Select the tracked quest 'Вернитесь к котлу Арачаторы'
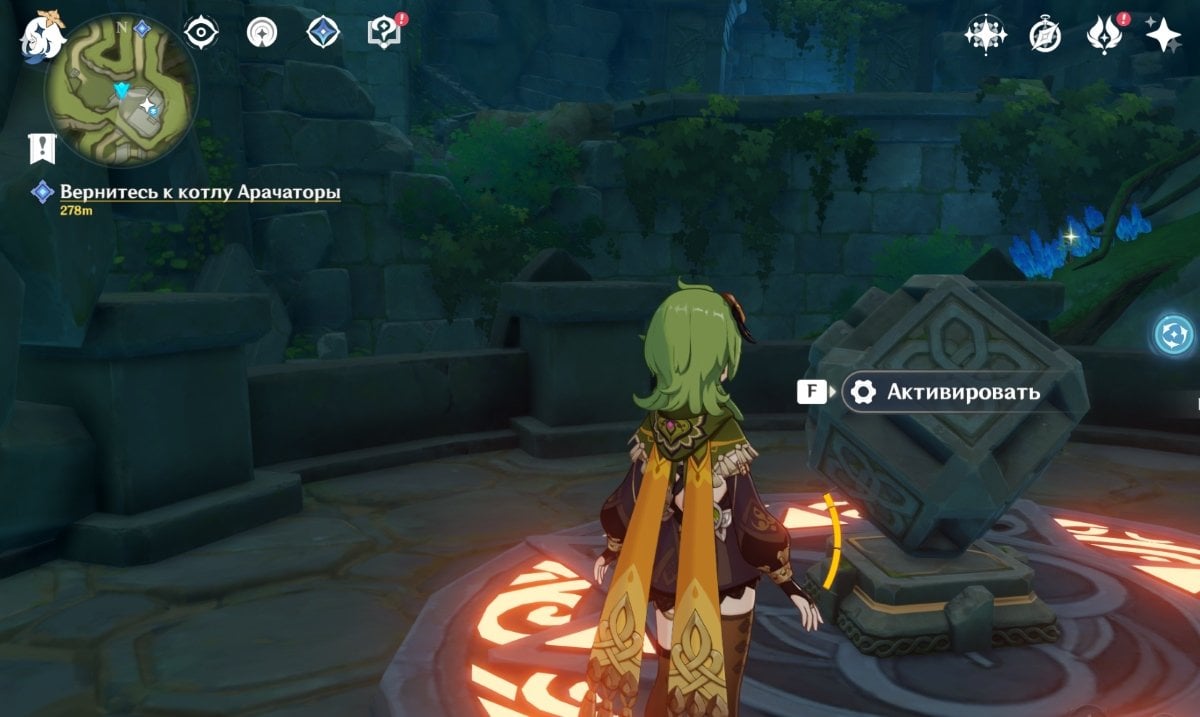Viewport: 1200px width, 717px height. point(200,191)
